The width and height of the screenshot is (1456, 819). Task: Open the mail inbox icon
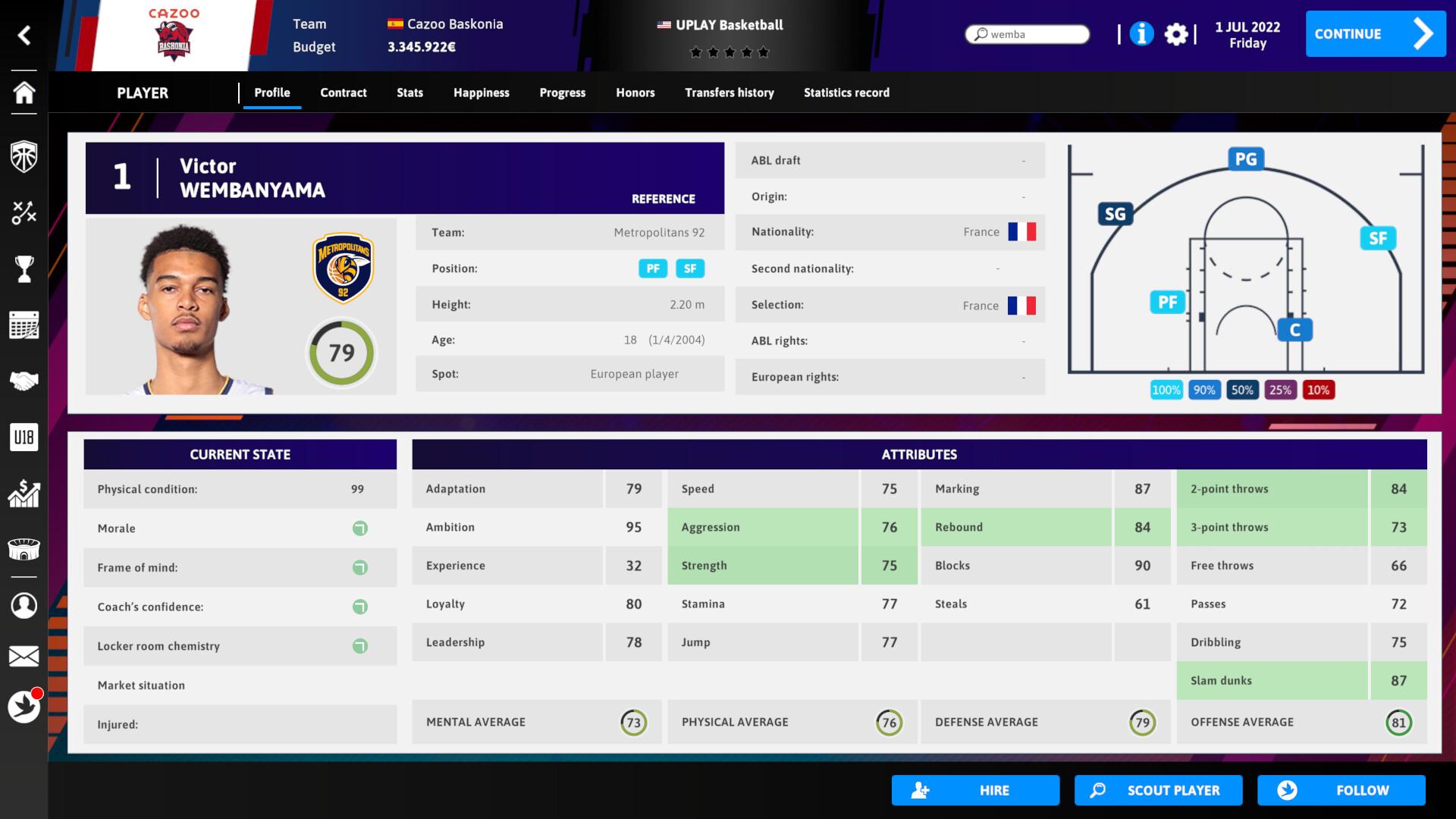(x=25, y=657)
